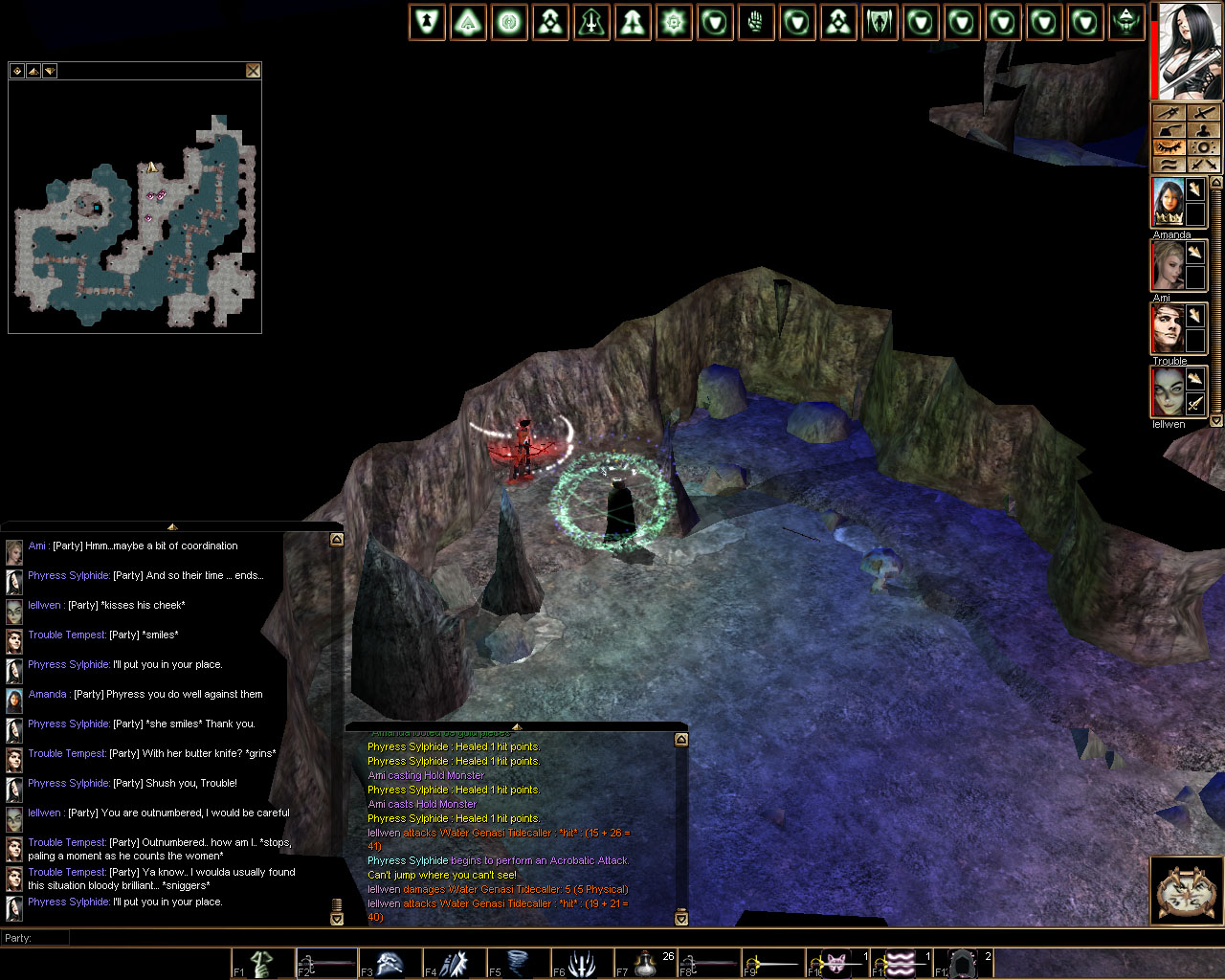Viewport: 1225px width, 980px height.
Task: Click the open hand effect icon
Action: click(x=756, y=23)
